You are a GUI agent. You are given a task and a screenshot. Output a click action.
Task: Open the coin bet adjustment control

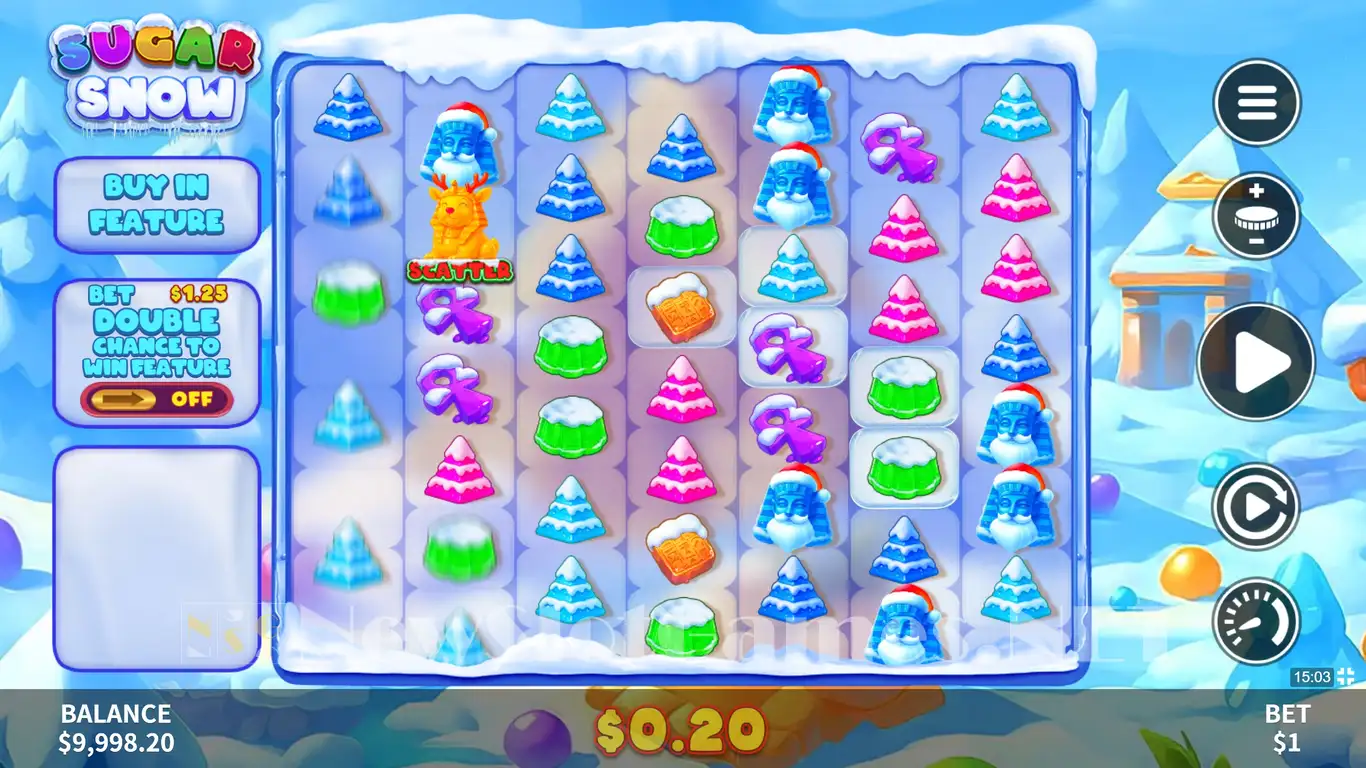pos(1256,216)
